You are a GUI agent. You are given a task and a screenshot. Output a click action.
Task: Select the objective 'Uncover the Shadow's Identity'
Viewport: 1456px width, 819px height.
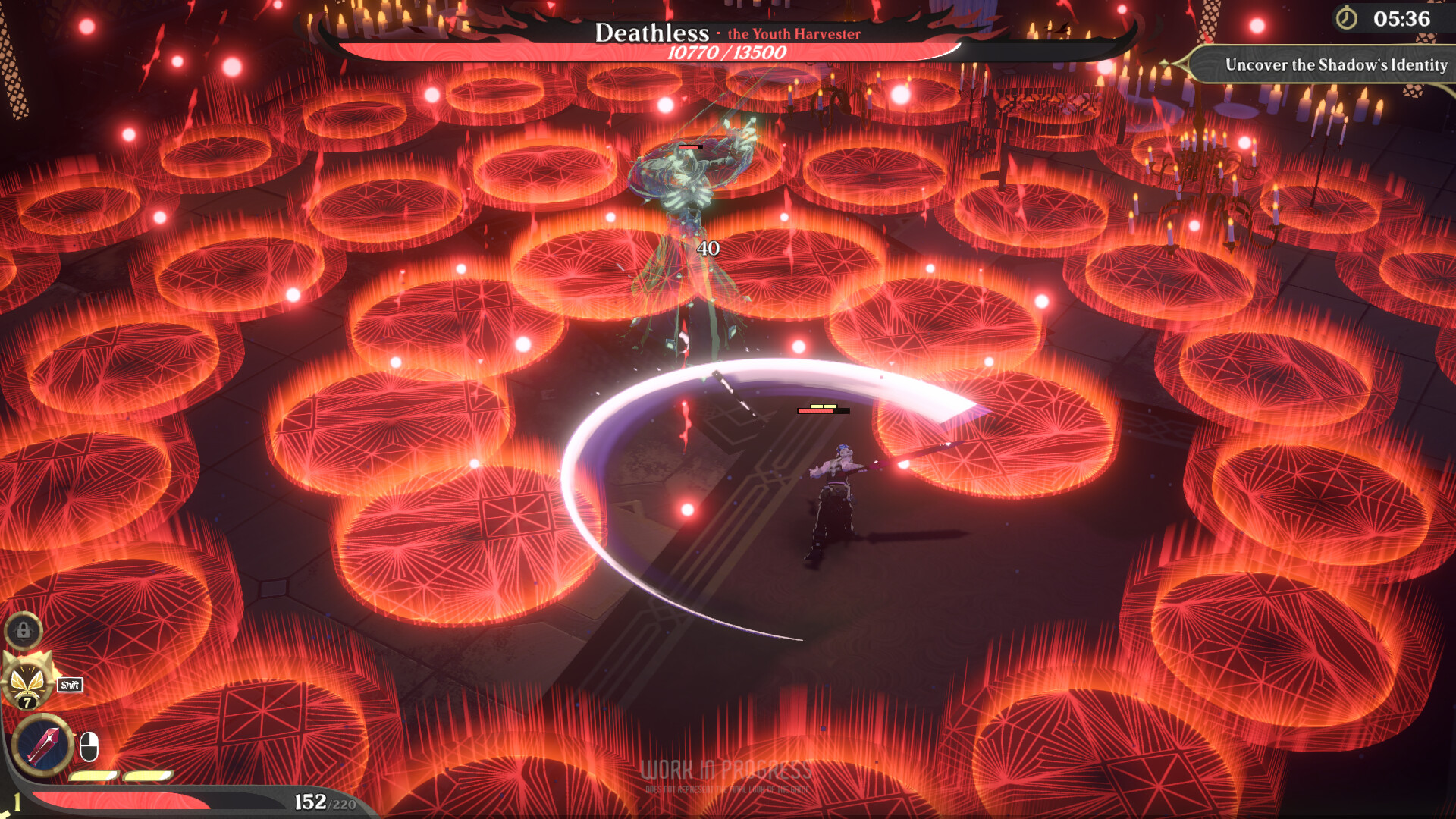[x=1336, y=66]
